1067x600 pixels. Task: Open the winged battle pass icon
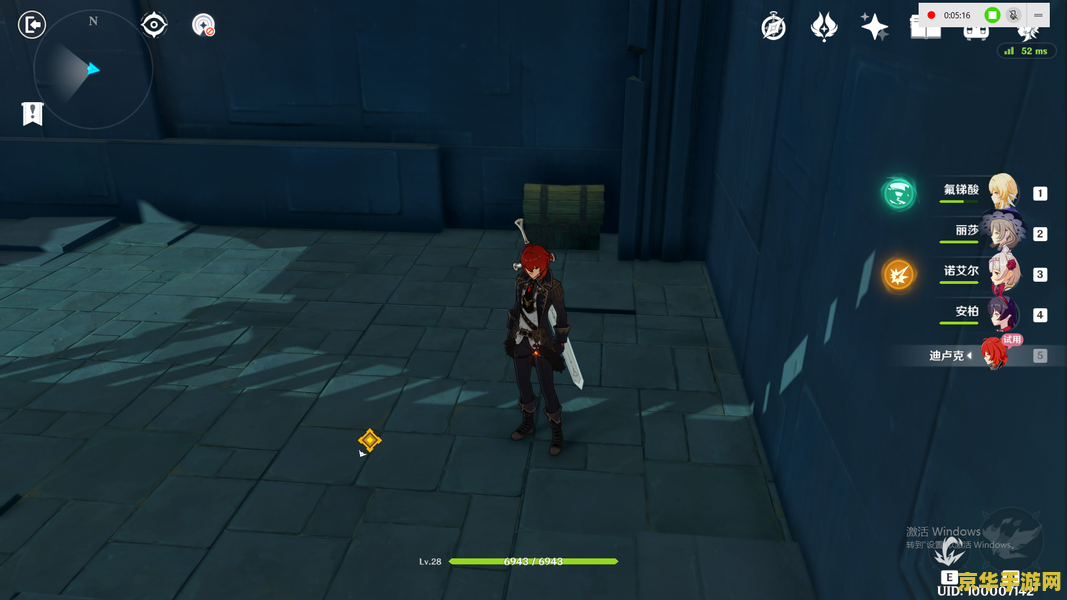[824, 27]
